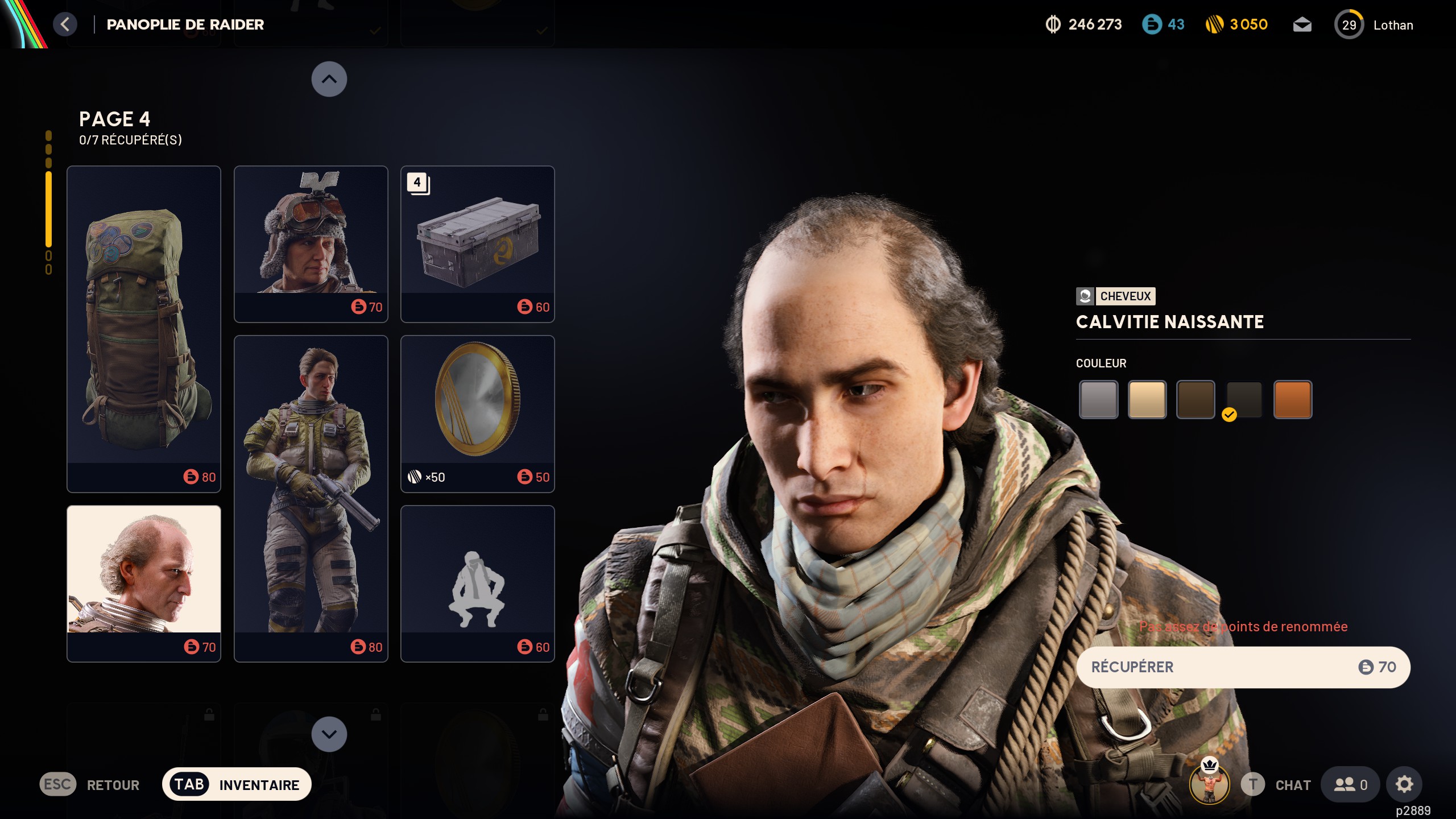The height and width of the screenshot is (819, 1456).
Task: Apply the orange hair color swatch
Action: point(1292,399)
